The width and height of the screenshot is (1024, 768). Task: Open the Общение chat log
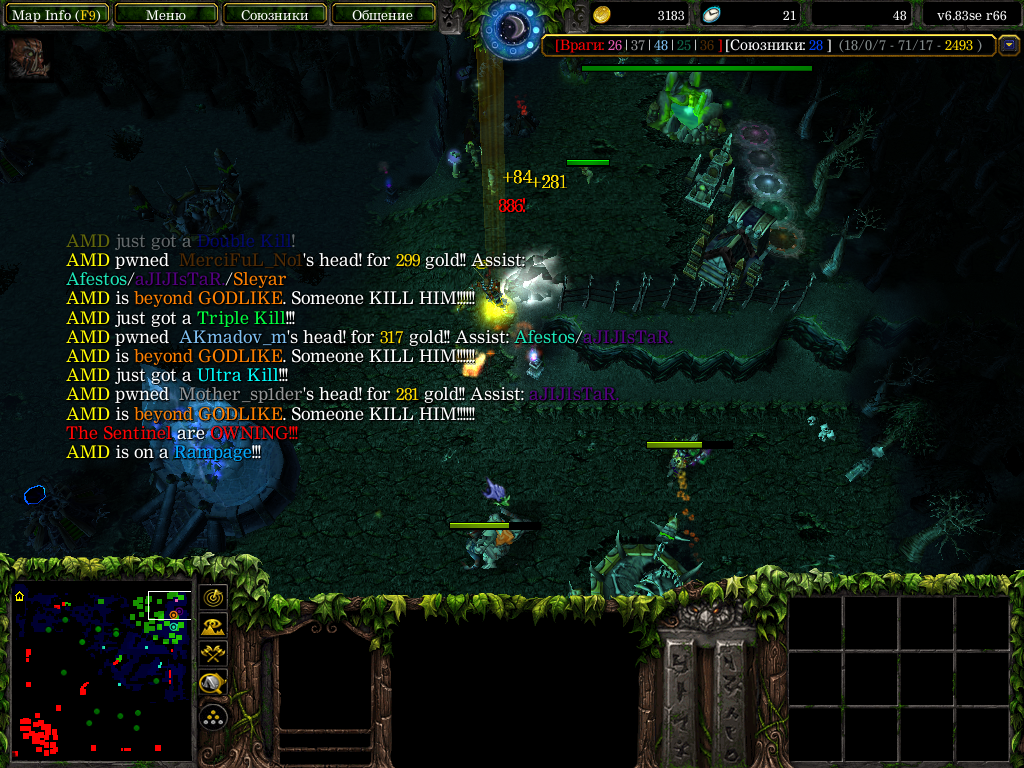(383, 15)
